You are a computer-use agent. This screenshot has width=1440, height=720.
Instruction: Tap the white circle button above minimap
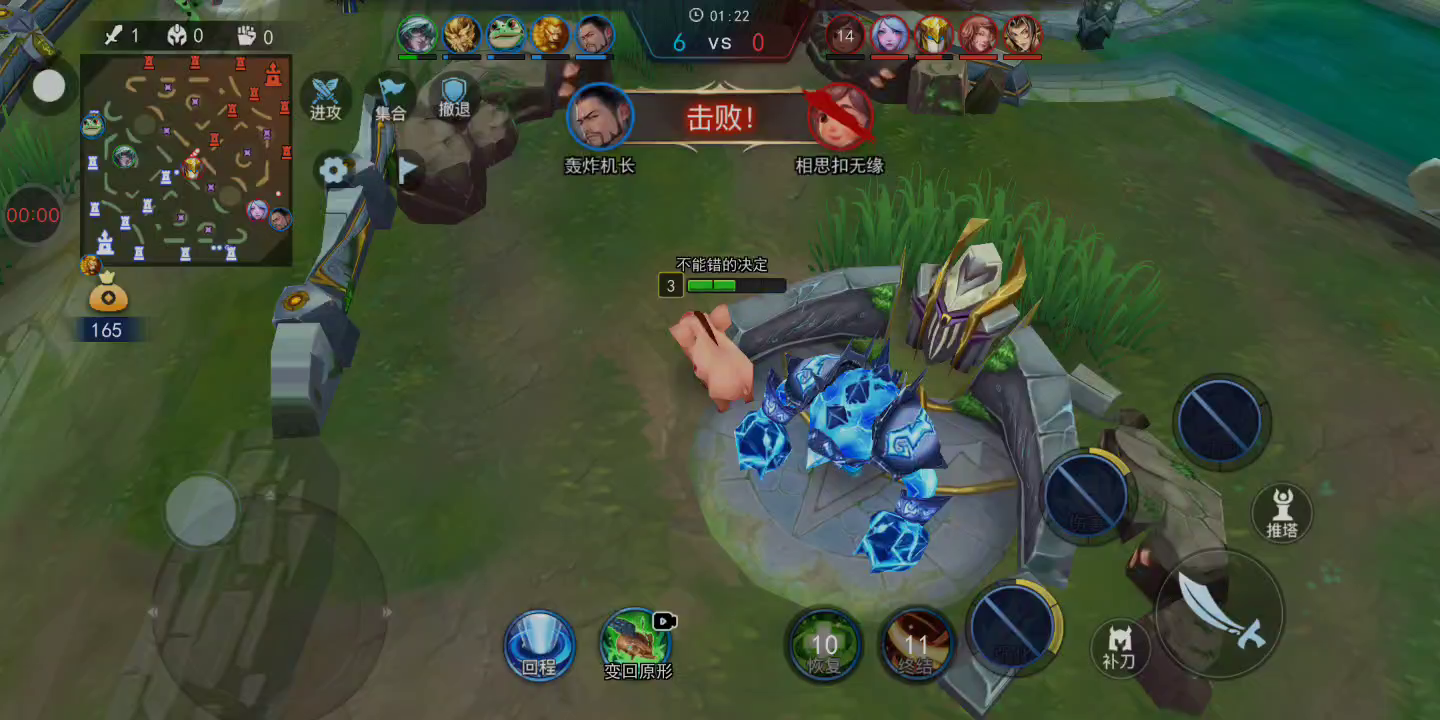pos(48,87)
